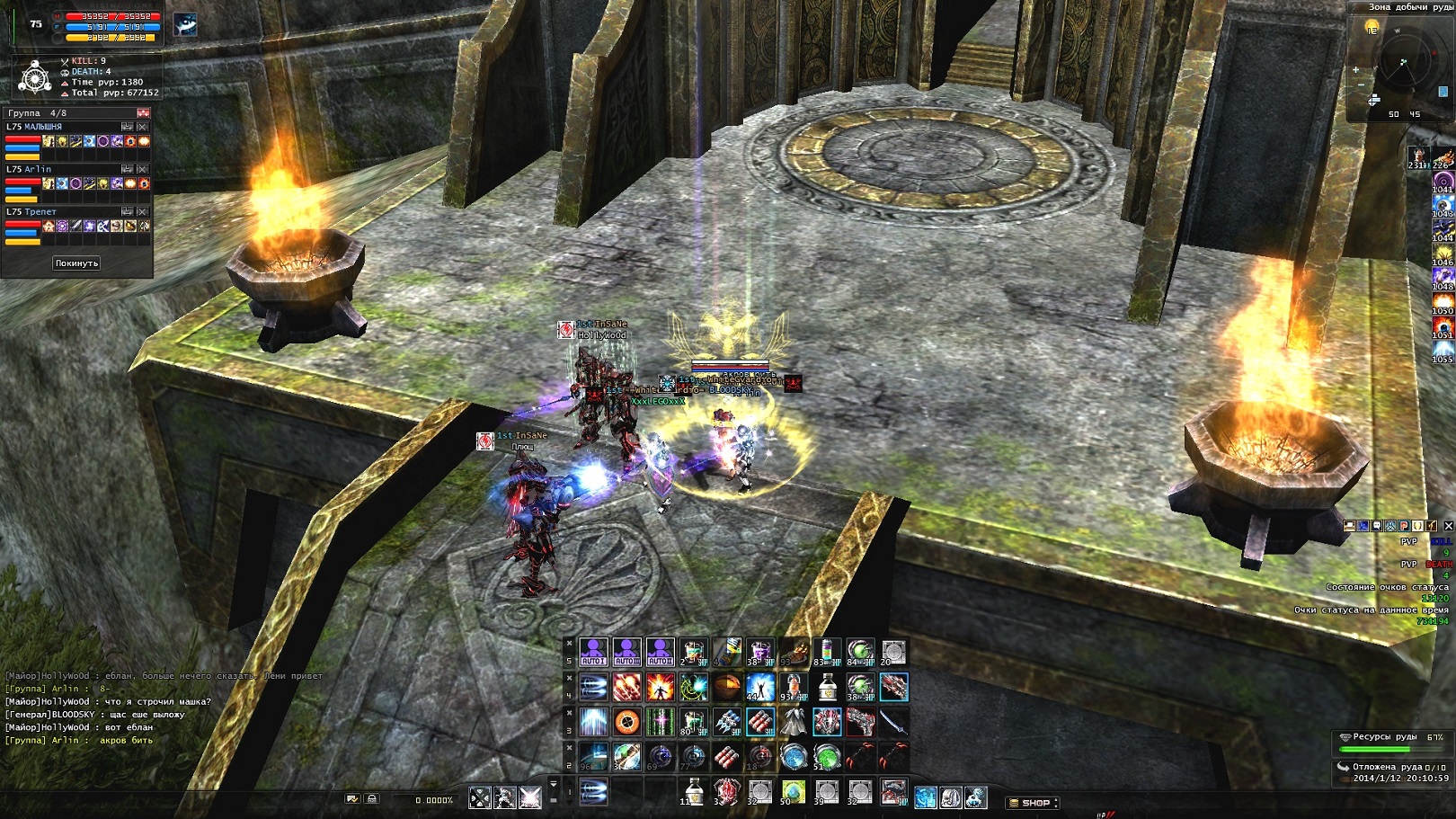
Task: Select party member МАЛЫШНЯ
Action: tap(34, 127)
